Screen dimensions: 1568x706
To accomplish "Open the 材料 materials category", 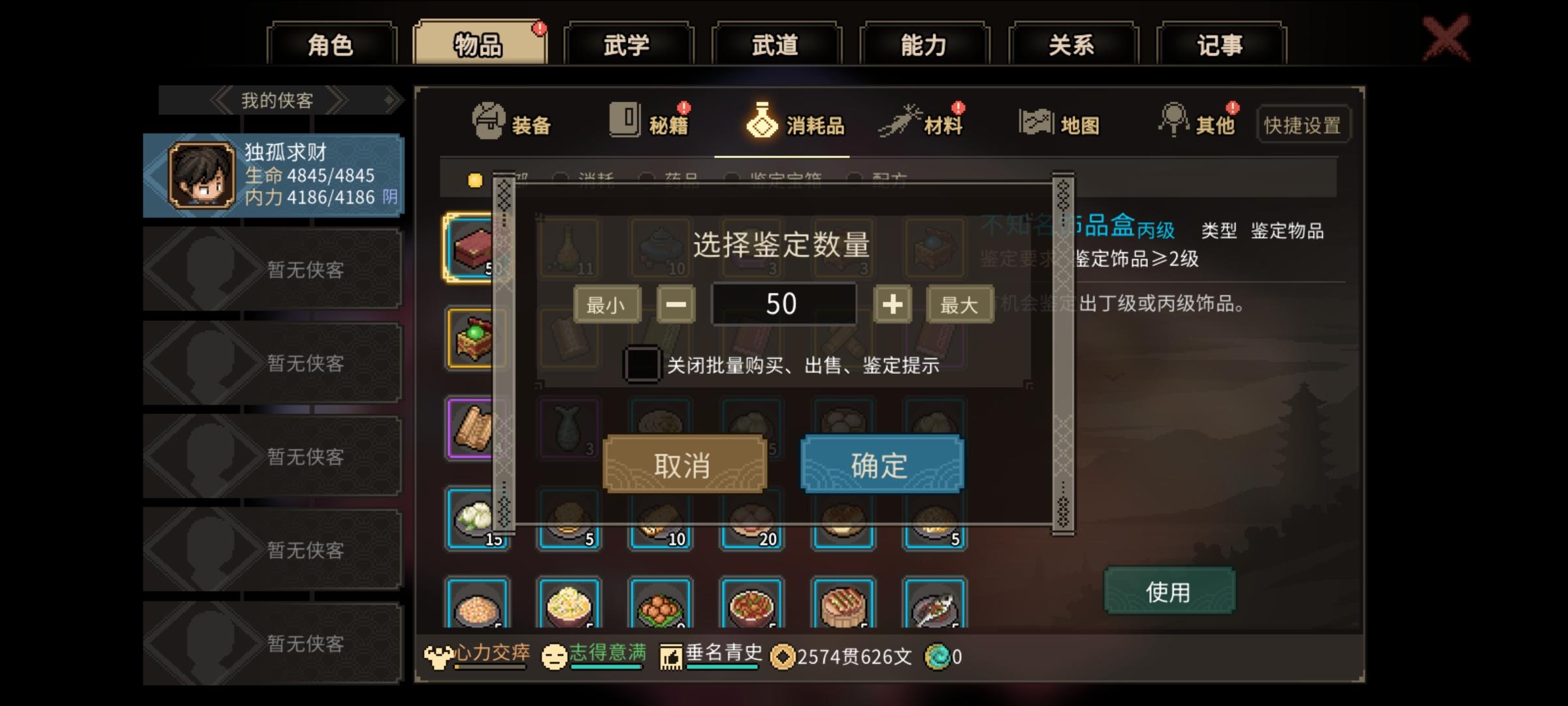I will 928,123.
